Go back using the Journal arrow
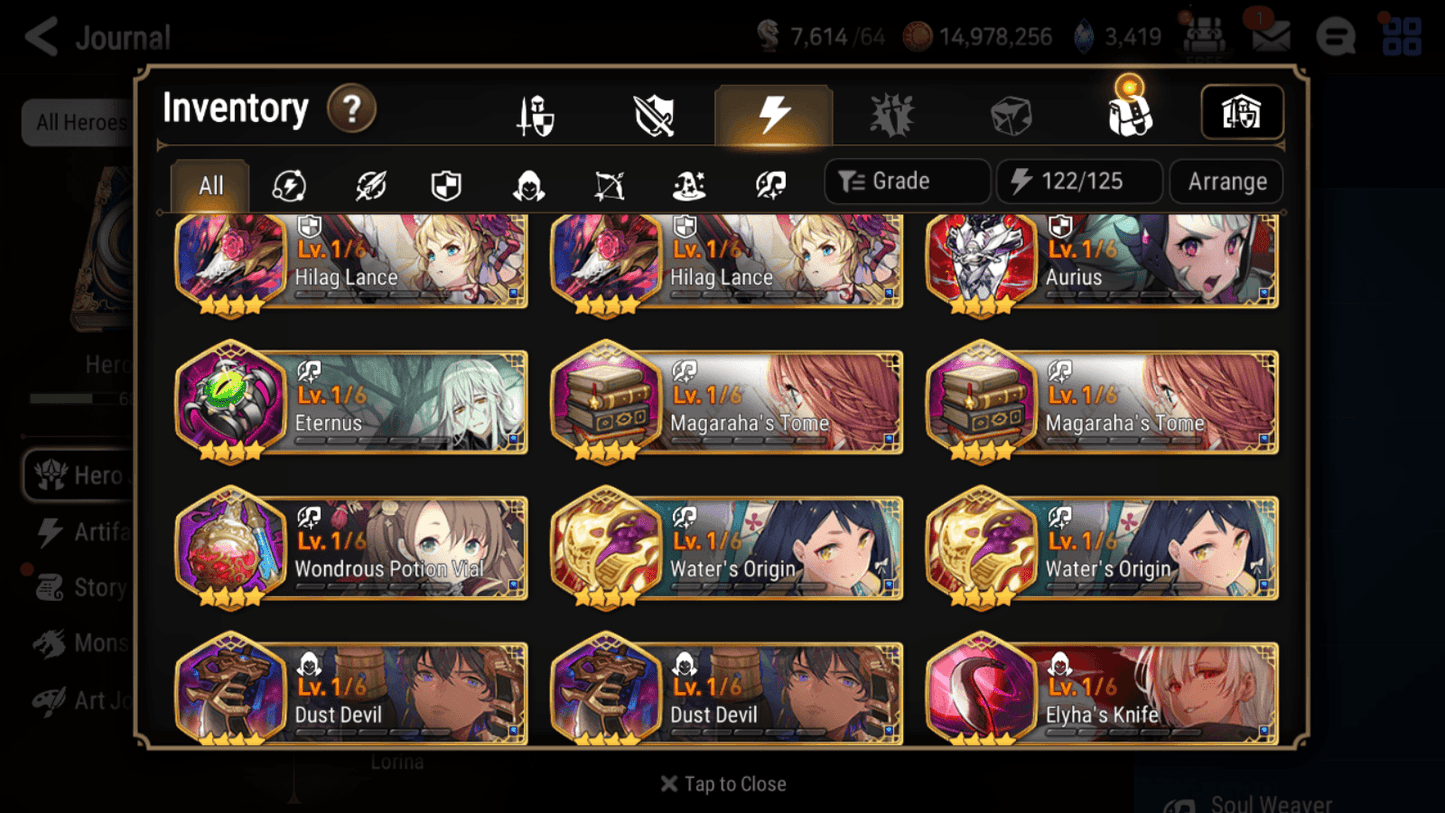Viewport: 1445px width, 813px height. [40, 36]
